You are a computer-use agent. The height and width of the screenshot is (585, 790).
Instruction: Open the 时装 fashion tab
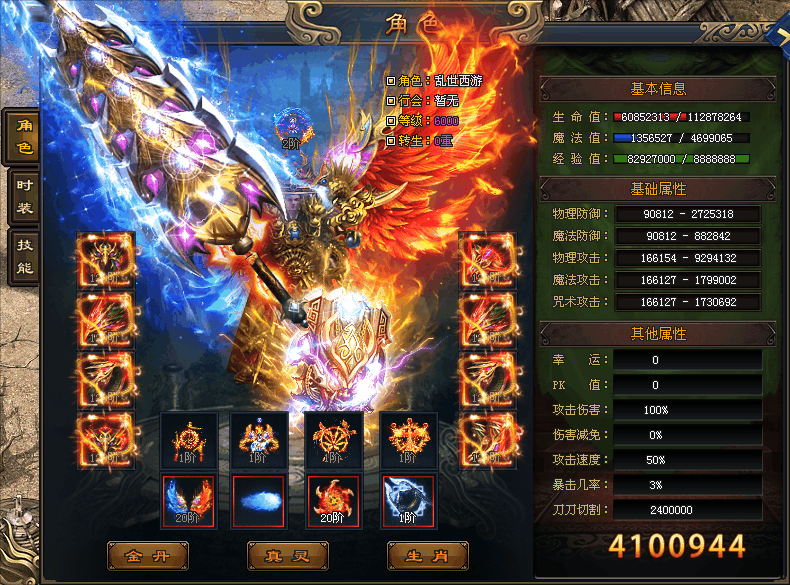pyautogui.click(x=23, y=196)
